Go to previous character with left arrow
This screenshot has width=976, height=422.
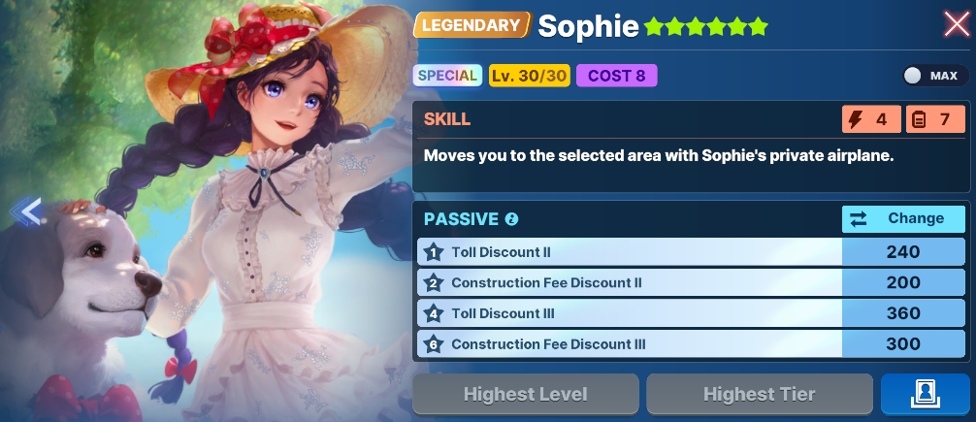coord(29,212)
